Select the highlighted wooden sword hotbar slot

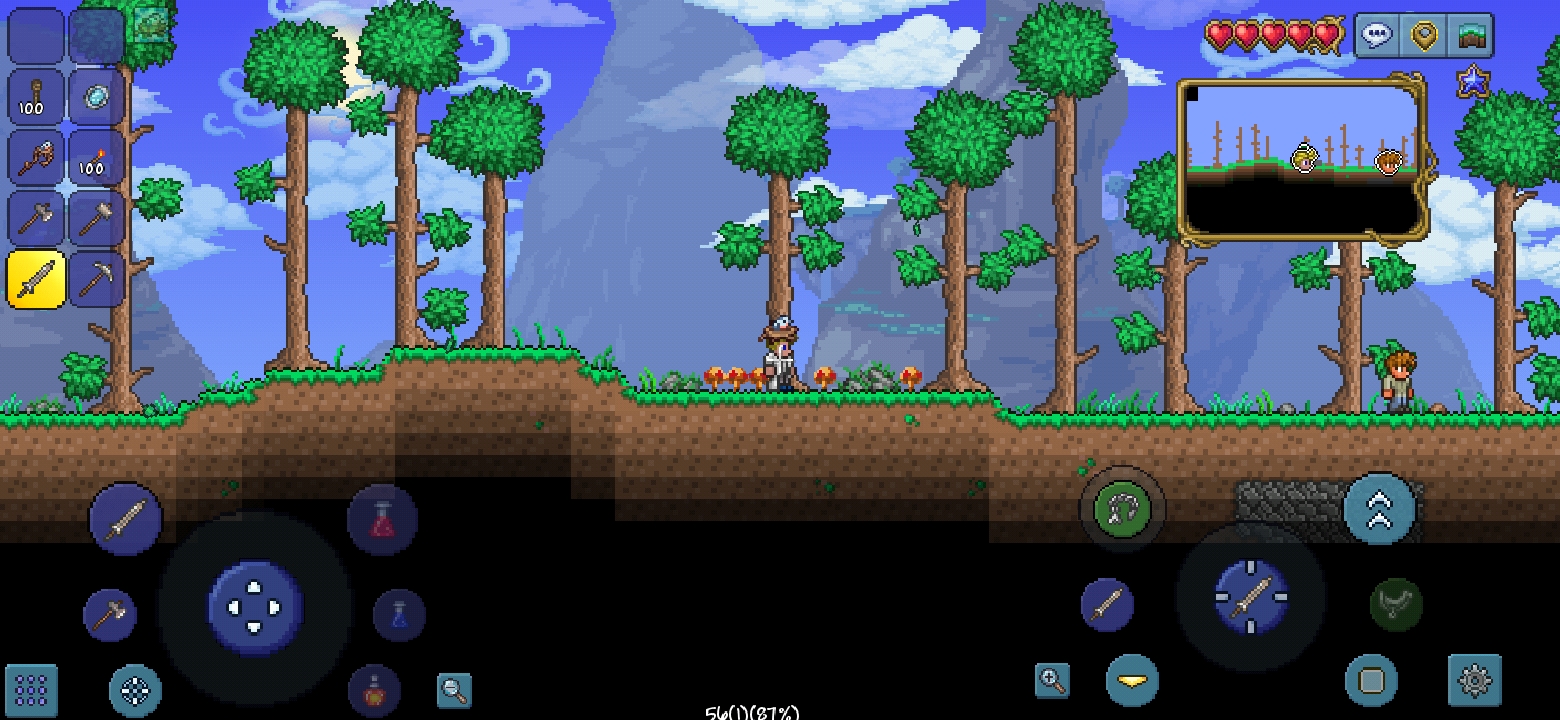click(35, 280)
